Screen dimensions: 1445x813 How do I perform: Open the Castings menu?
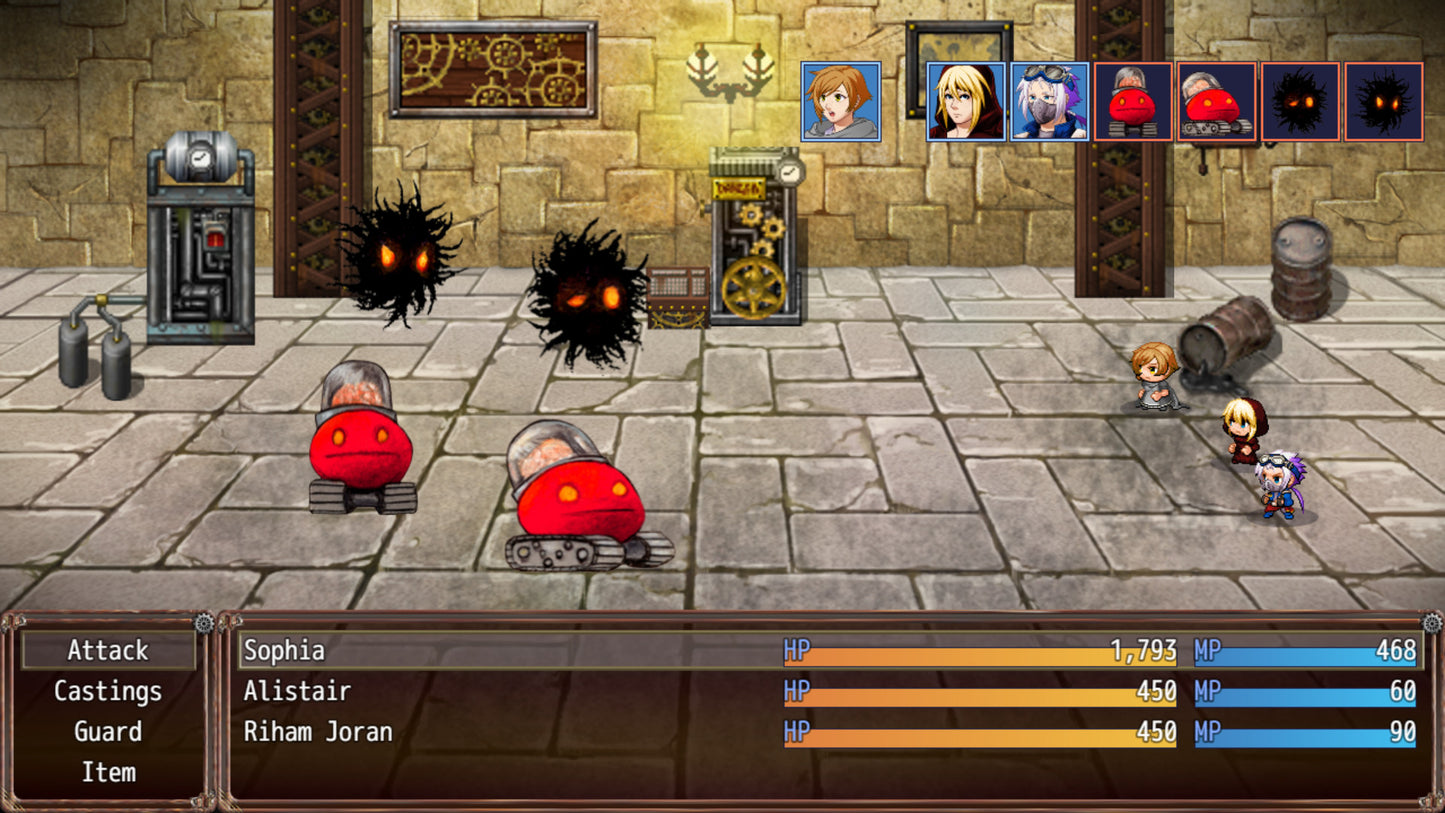click(108, 691)
